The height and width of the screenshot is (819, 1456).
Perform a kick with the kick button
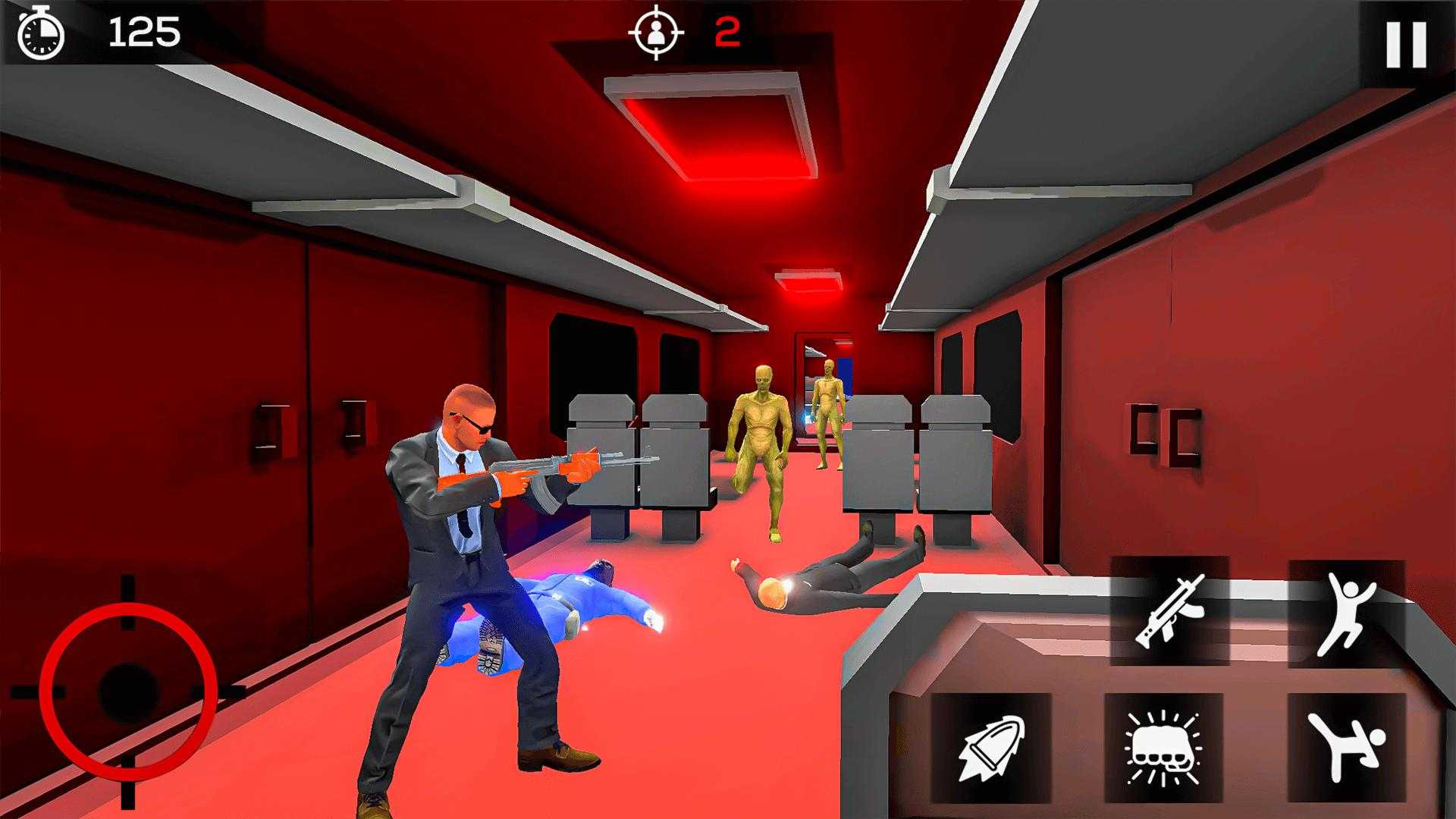click(1346, 746)
